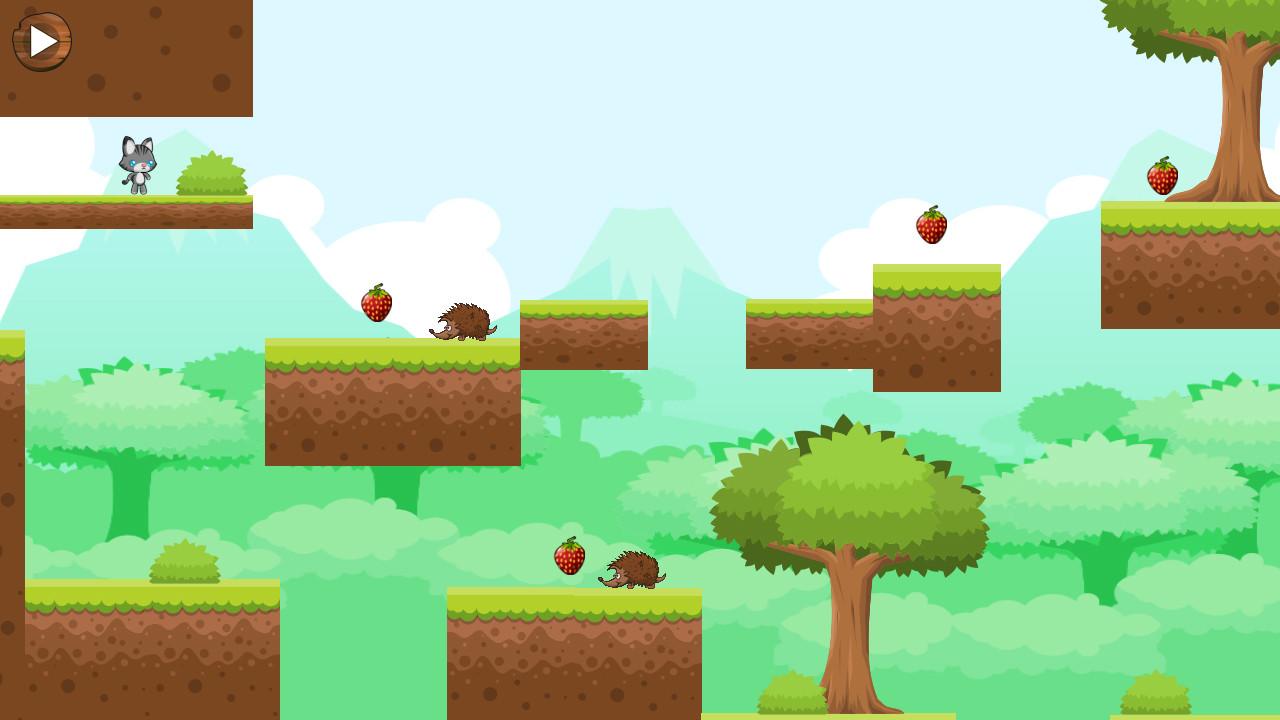Click the strawberry floating near the top right
1280x720 pixels.
(930, 226)
